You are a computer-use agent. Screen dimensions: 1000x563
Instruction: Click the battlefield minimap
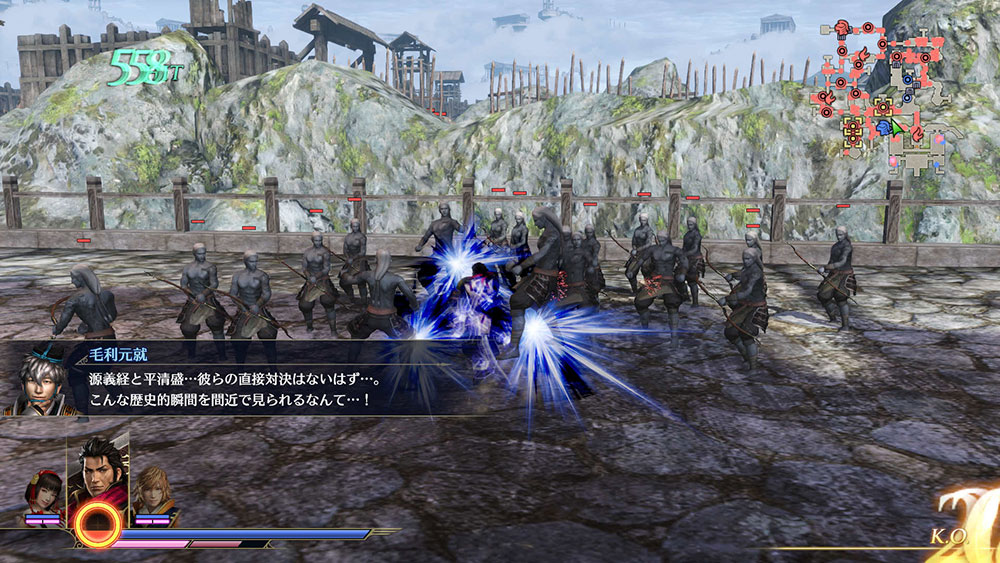pyautogui.click(x=883, y=97)
